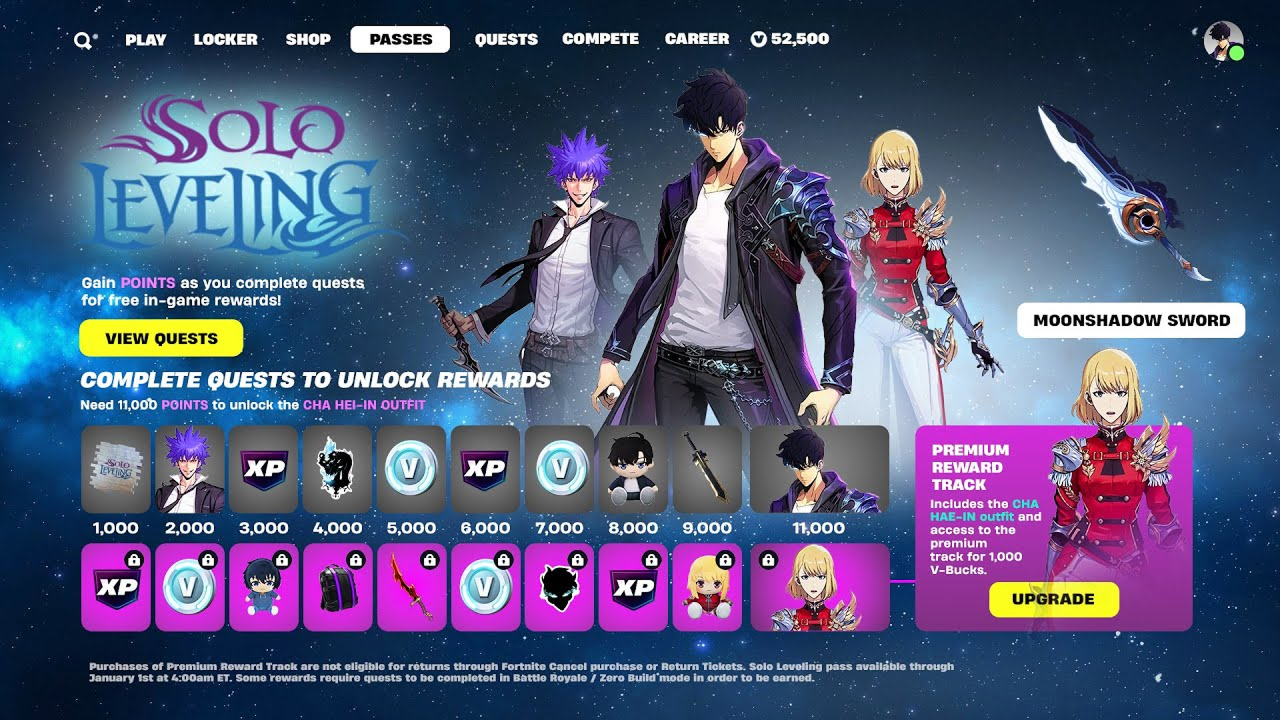Select the Passes tab
Viewport: 1280px width, 720px height.
tap(400, 40)
